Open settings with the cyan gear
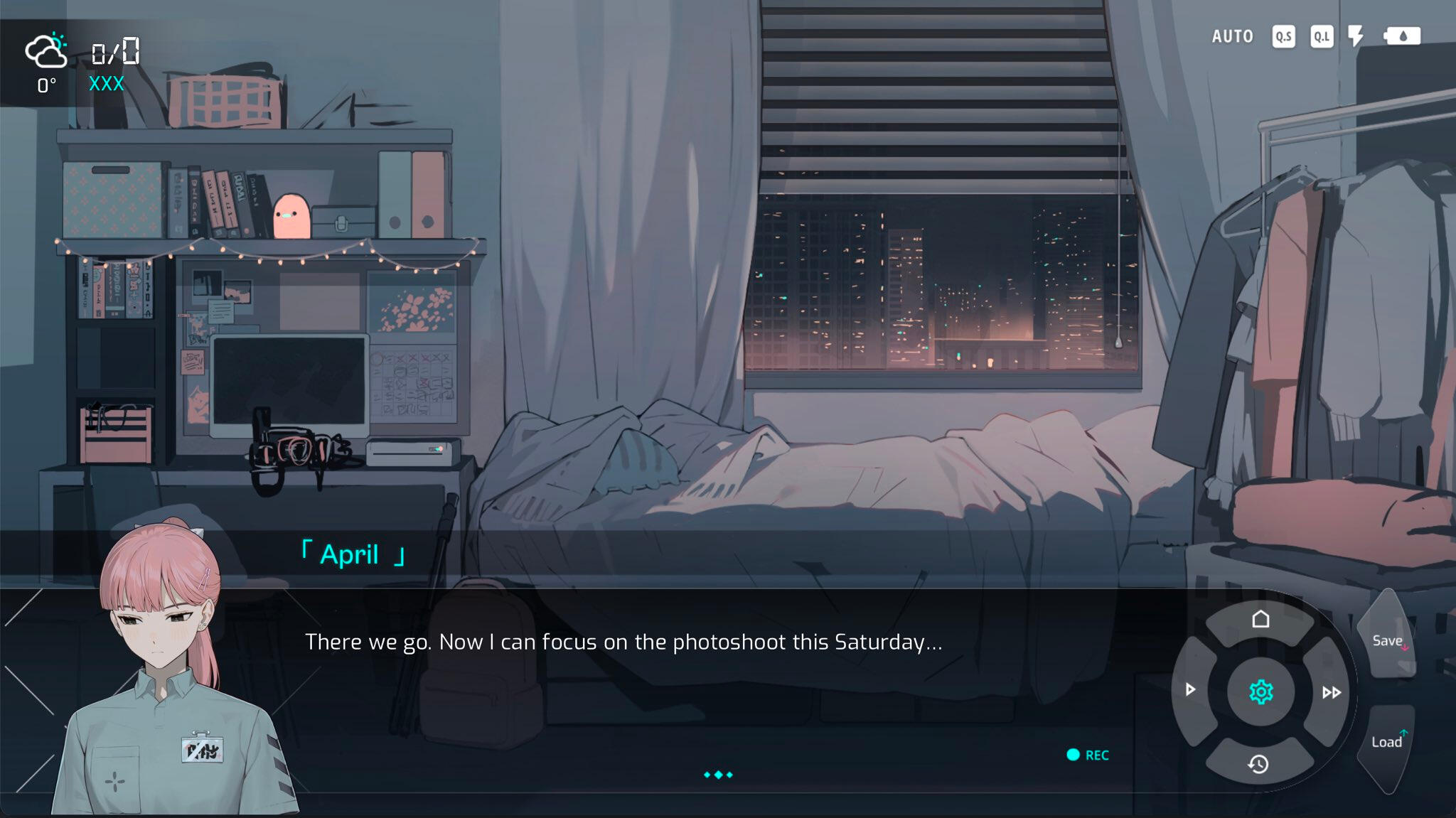Image resolution: width=1456 pixels, height=818 pixels. click(1260, 691)
